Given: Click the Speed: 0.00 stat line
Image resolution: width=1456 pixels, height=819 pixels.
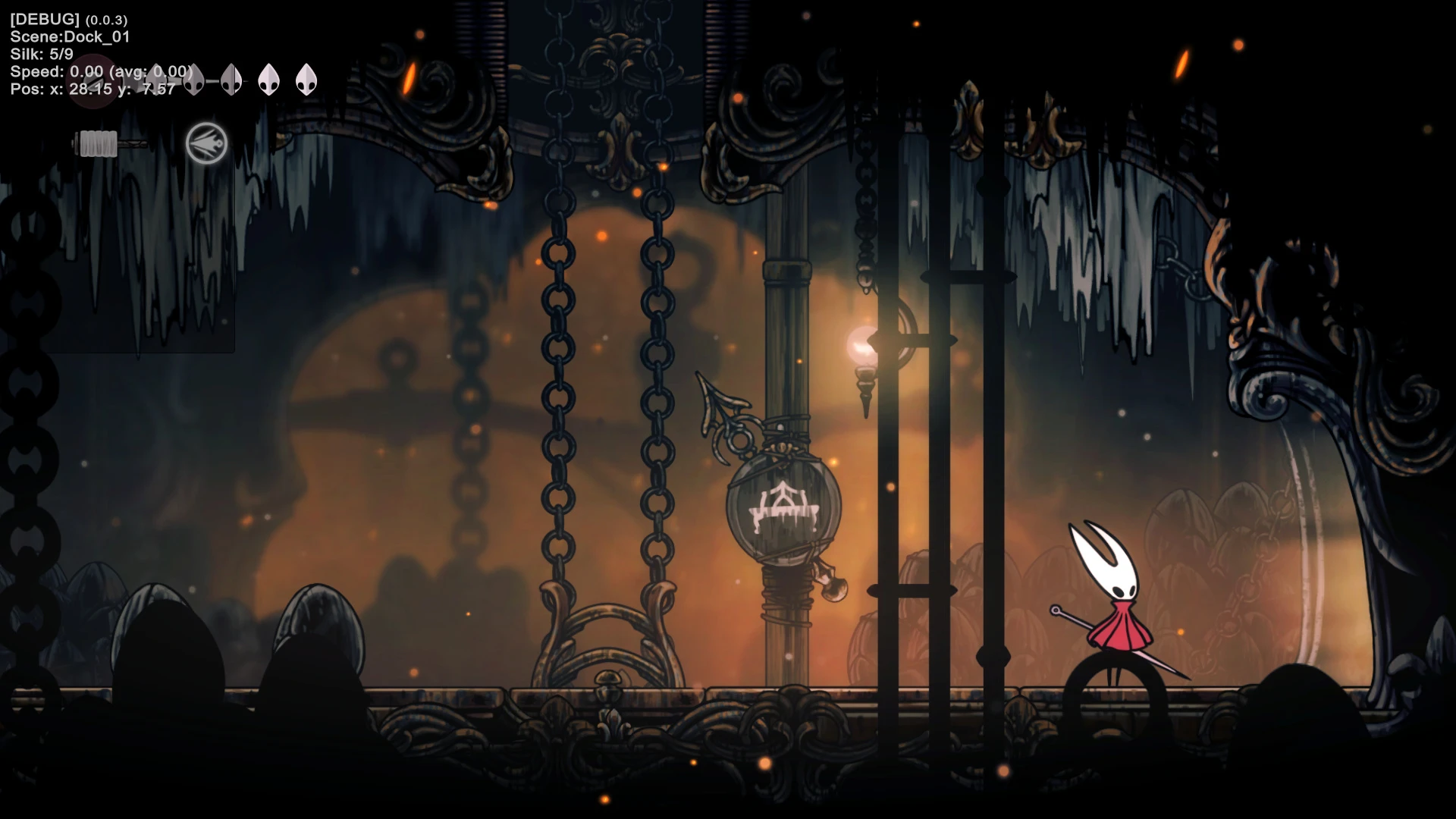Looking at the screenshot, I should tap(99, 71).
